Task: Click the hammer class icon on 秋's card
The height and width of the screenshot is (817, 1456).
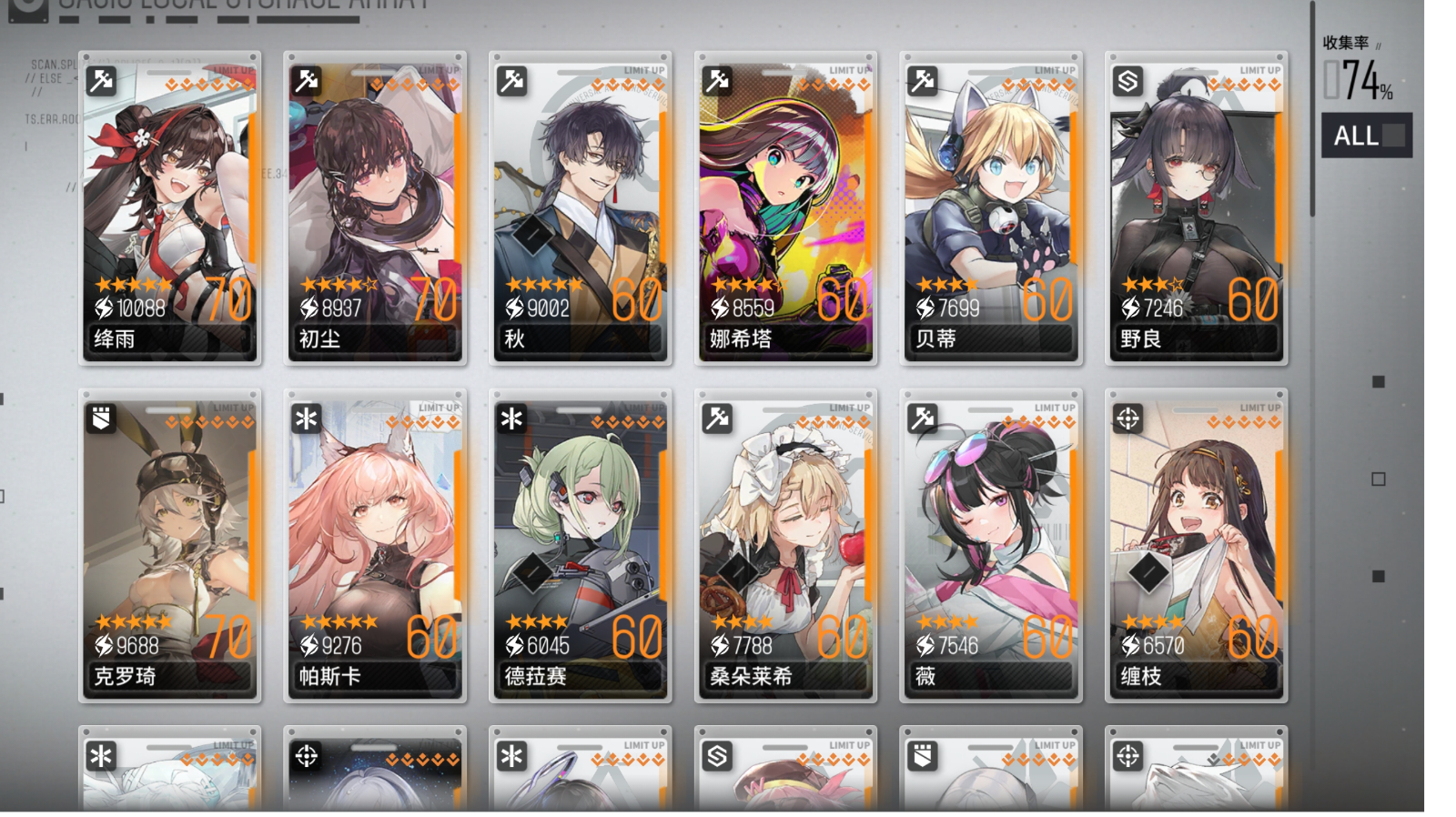Action: [511, 81]
